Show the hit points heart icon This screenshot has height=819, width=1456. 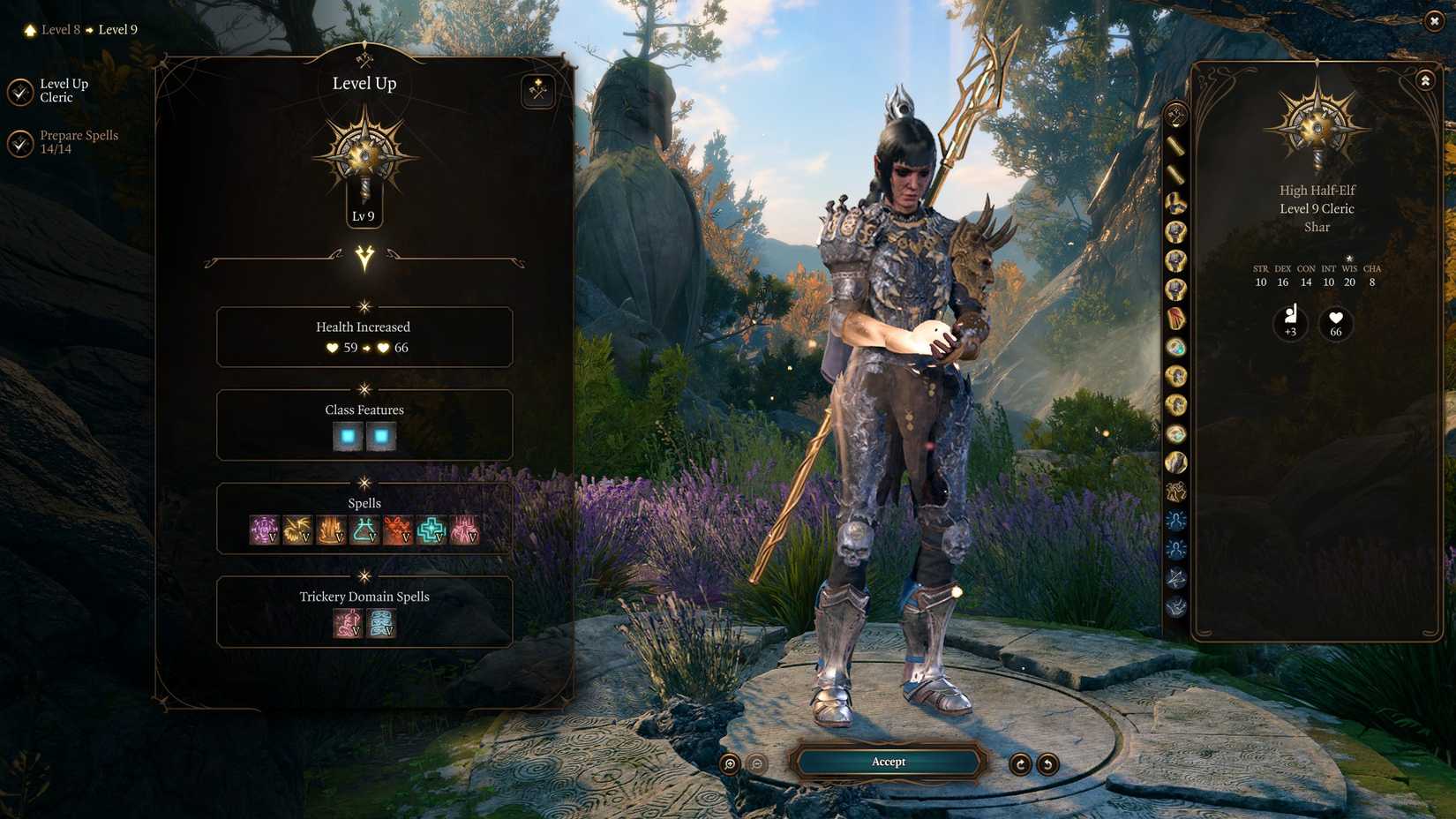(1335, 323)
